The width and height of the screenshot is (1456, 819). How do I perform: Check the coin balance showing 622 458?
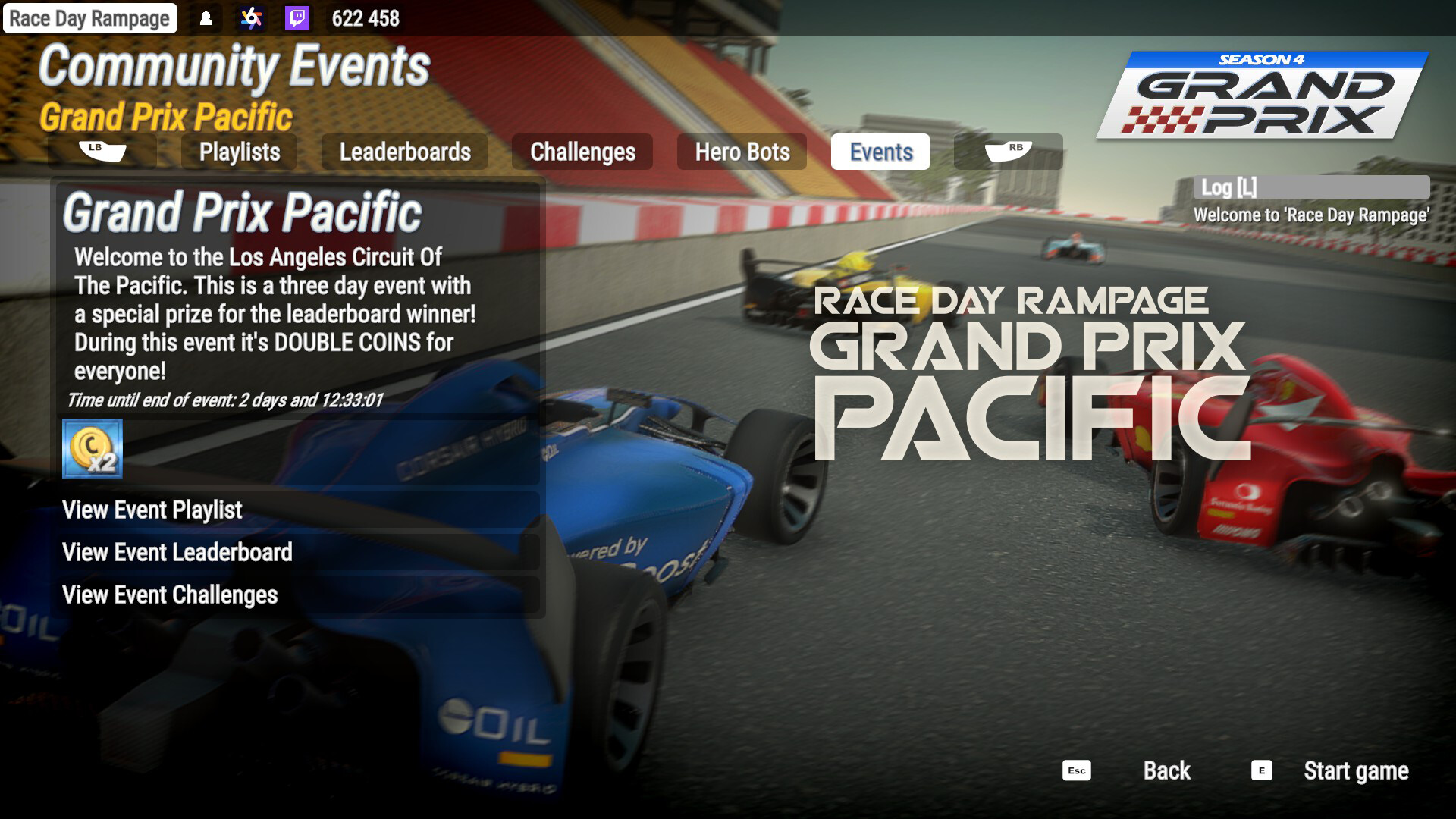pos(364,19)
